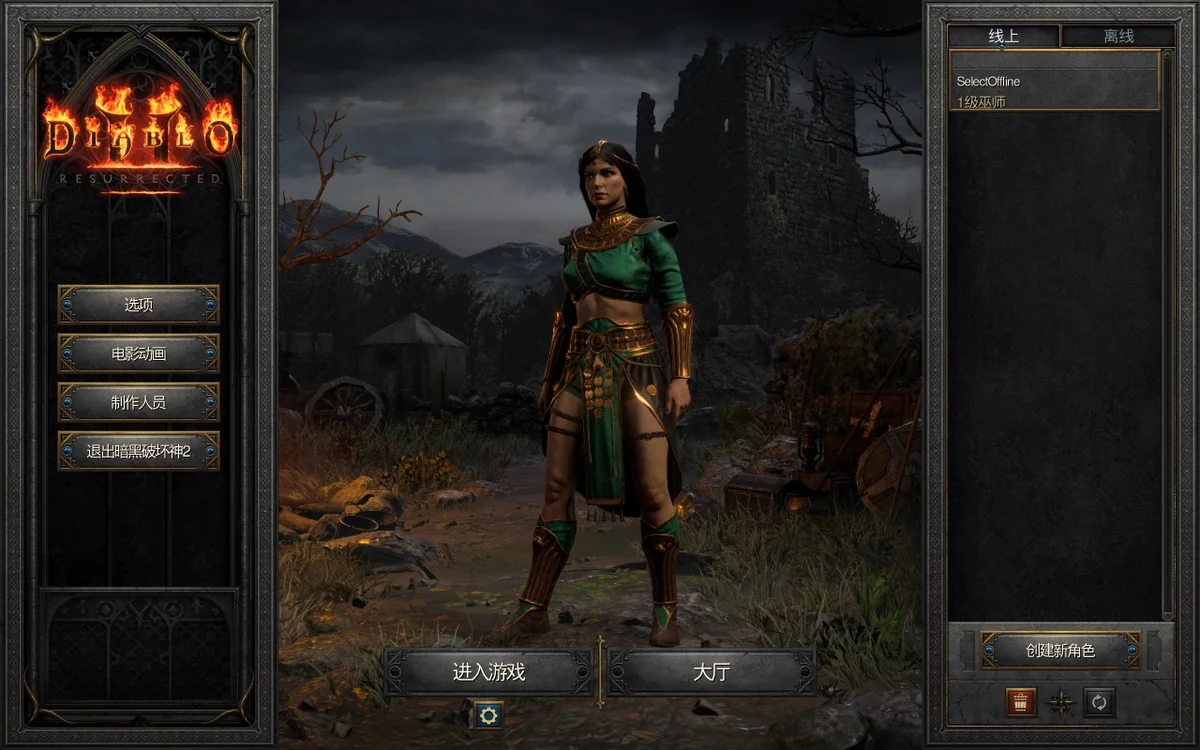Click the circular arrows refresh icon
Image resolution: width=1200 pixels, height=750 pixels.
click(1099, 702)
